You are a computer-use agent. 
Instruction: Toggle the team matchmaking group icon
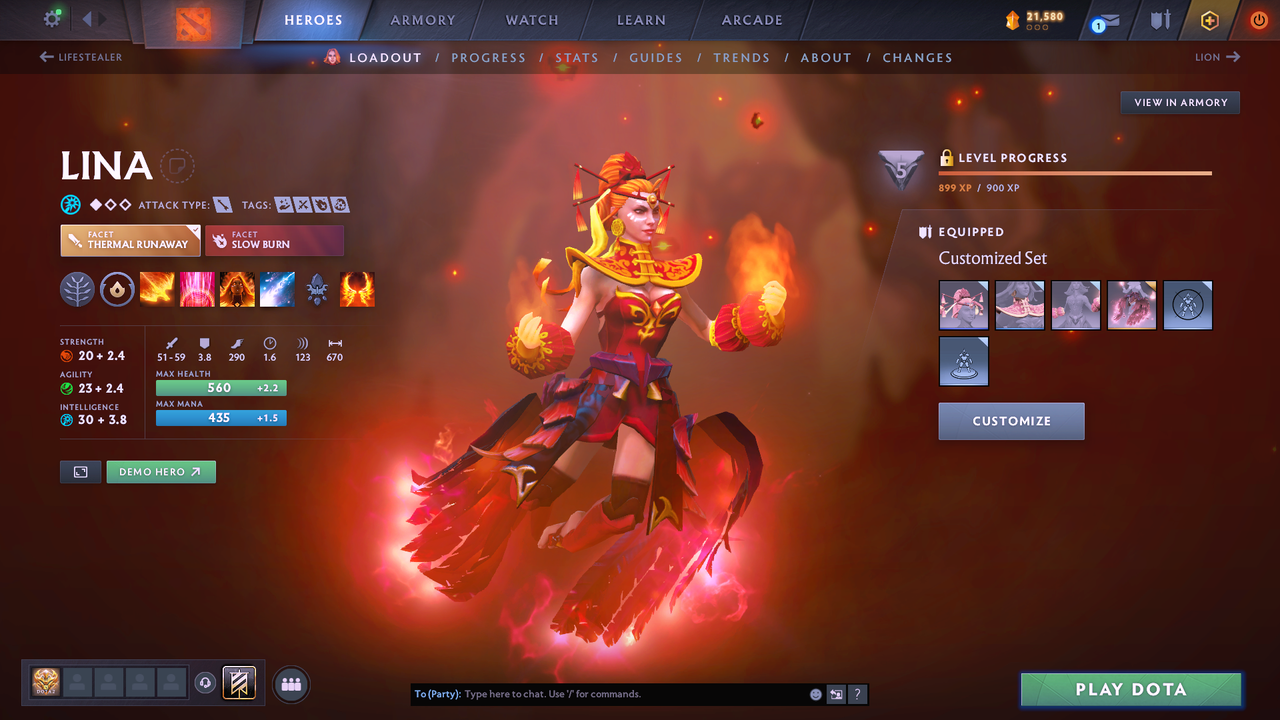pyautogui.click(x=290, y=683)
